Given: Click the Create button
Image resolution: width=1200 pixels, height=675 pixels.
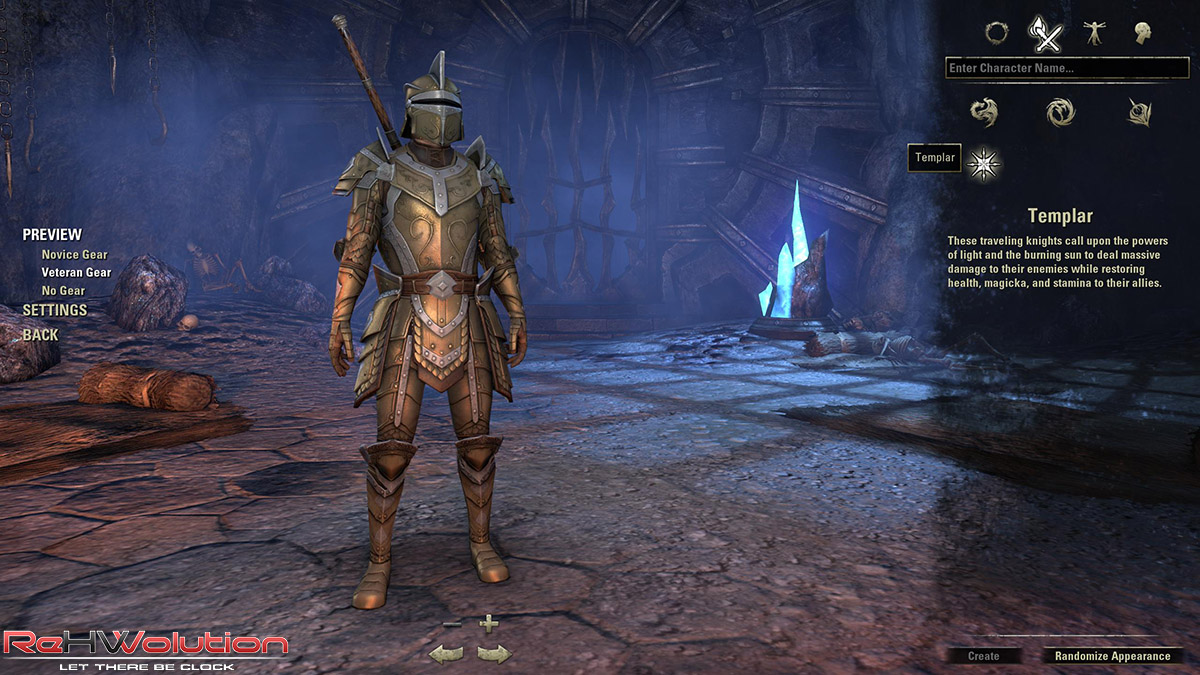Looking at the screenshot, I should coord(984,656).
